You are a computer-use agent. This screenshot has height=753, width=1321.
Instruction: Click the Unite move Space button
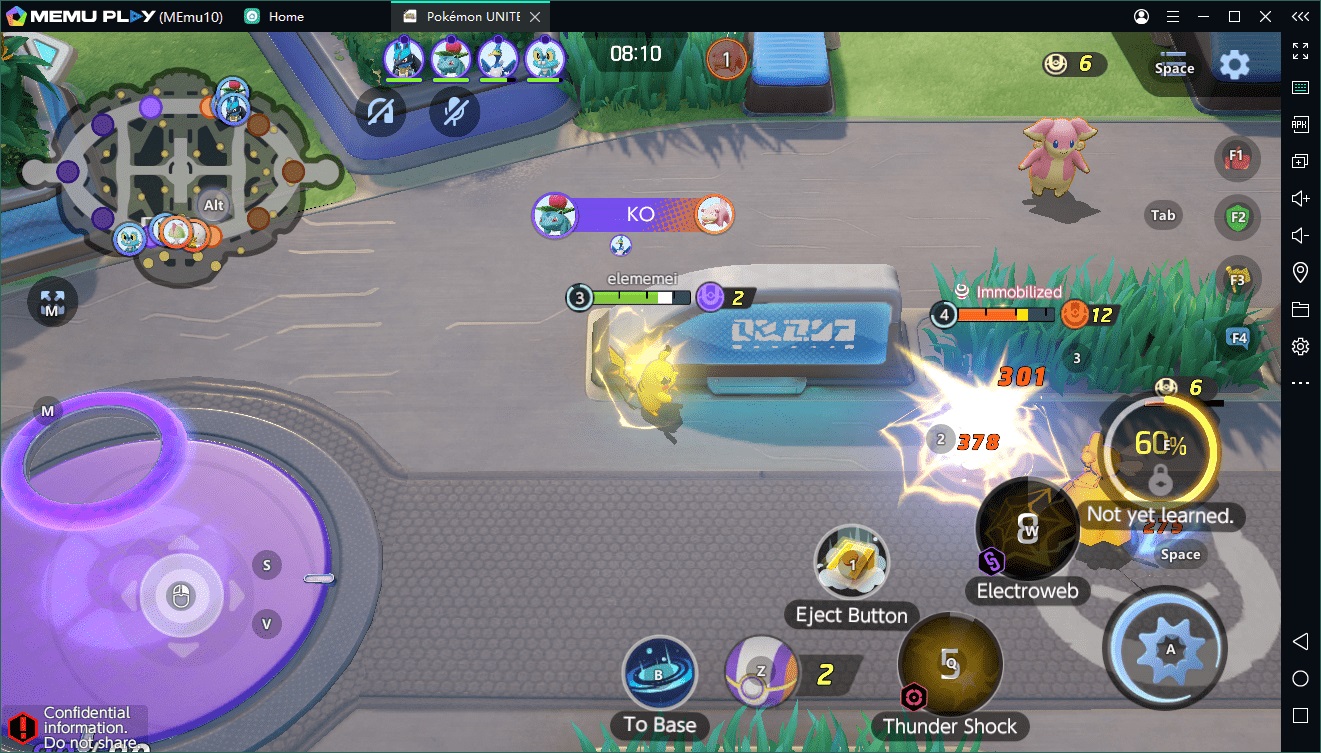tap(1180, 554)
